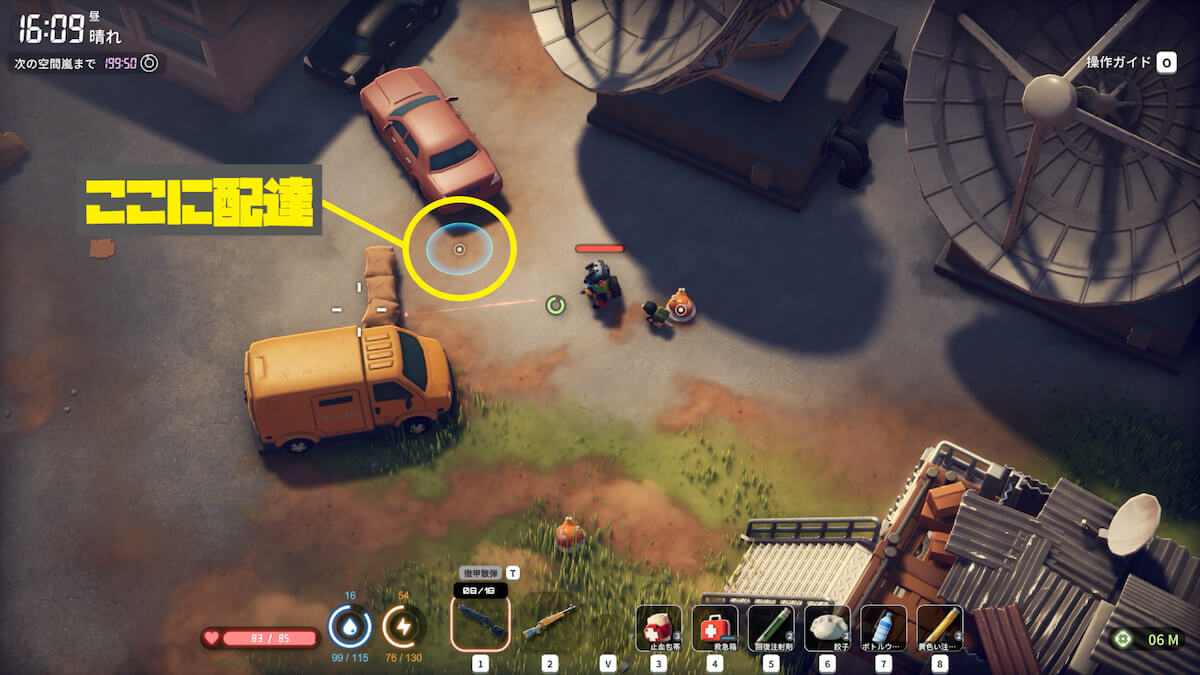Select the shotgun in weapon slot 1
This screenshot has height=675, width=1200.
481,623
